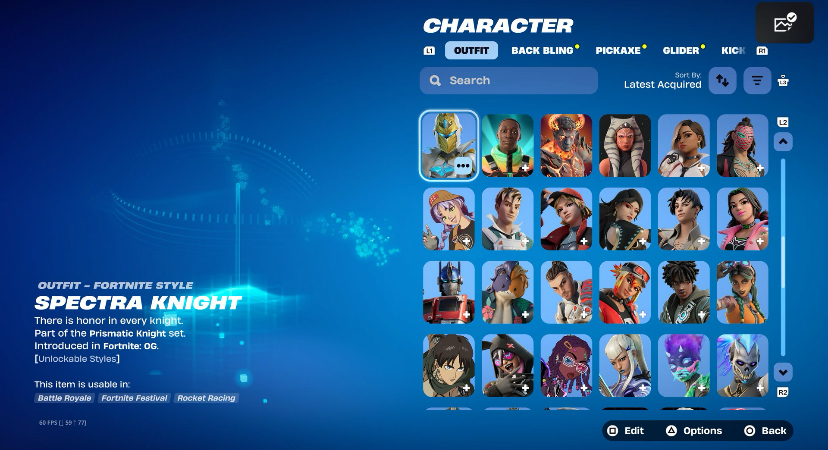
Task: Select the Glider tab
Action: point(682,50)
